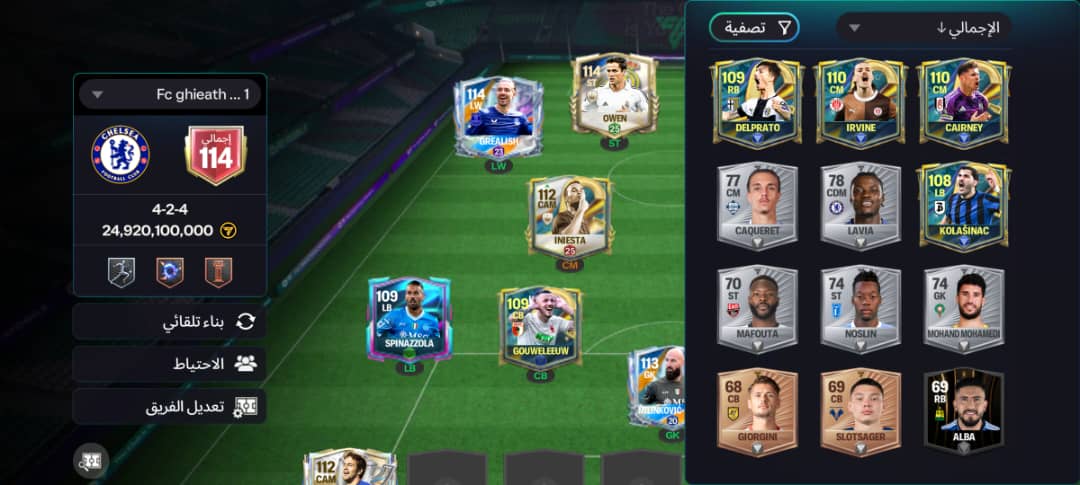Select the Alba 69 RB card
This screenshot has width=1080, height=485.
coord(964,412)
